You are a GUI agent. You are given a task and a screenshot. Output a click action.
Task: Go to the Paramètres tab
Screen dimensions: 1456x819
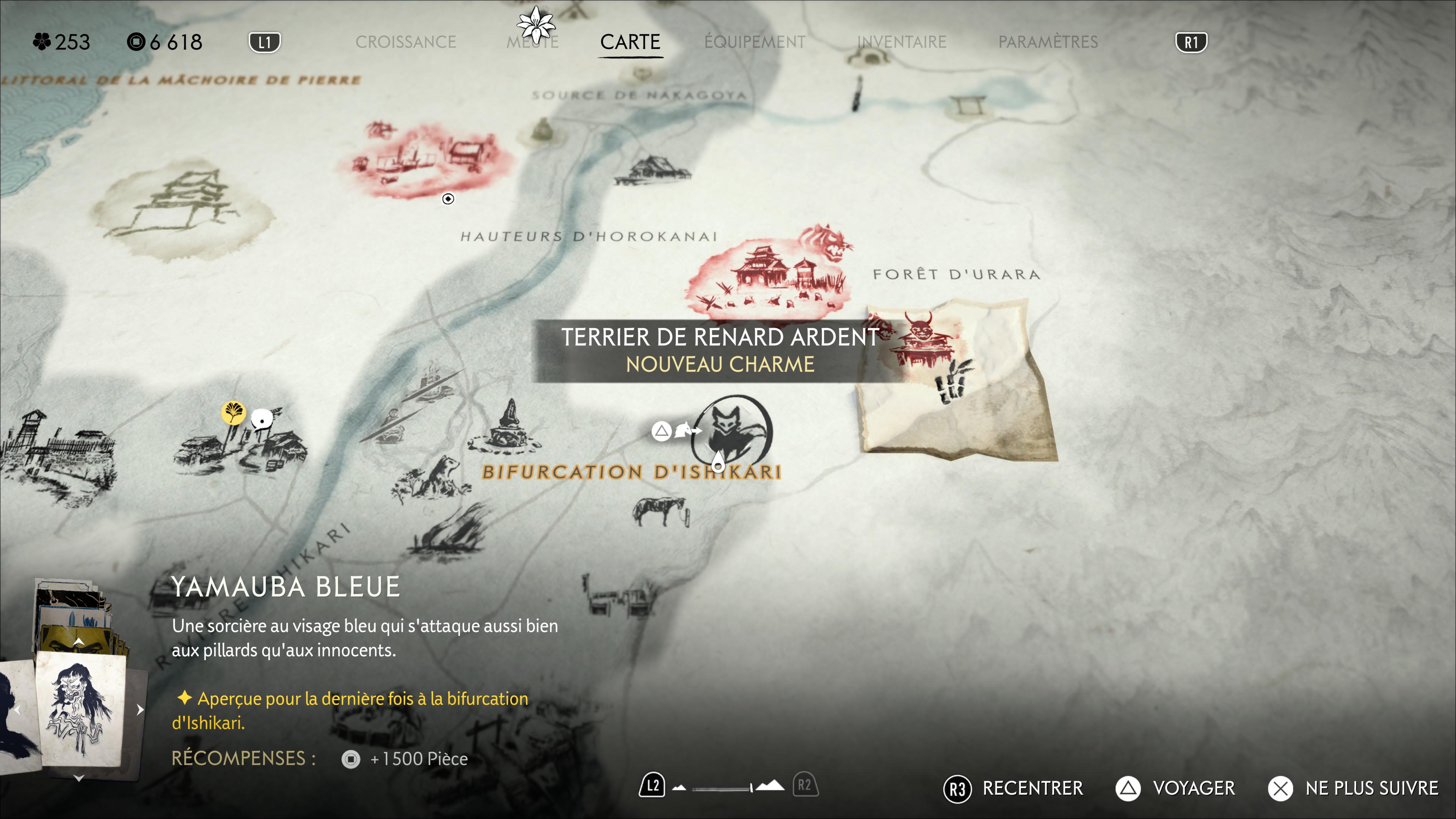click(1048, 42)
